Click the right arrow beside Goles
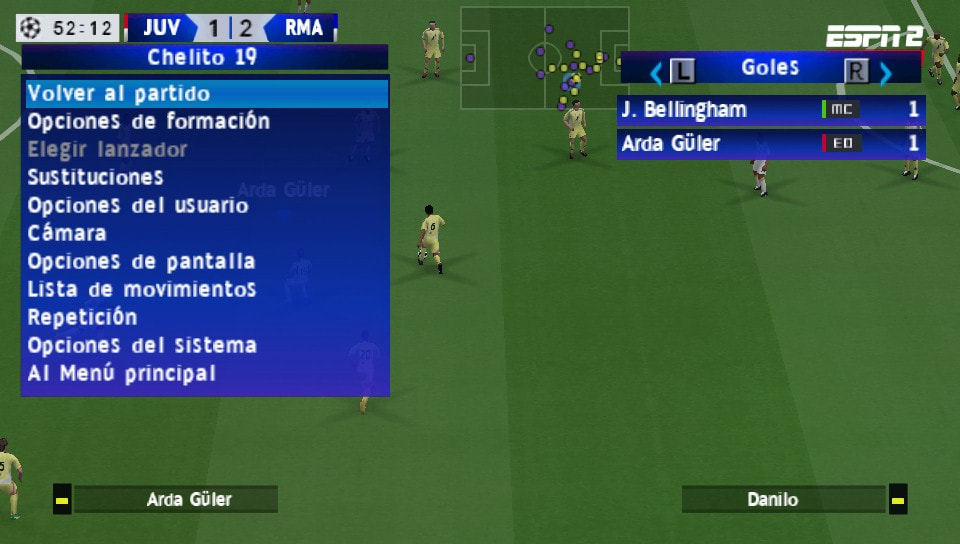Viewport: 960px width, 544px height. pyautogui.click(x=885, y=72)
